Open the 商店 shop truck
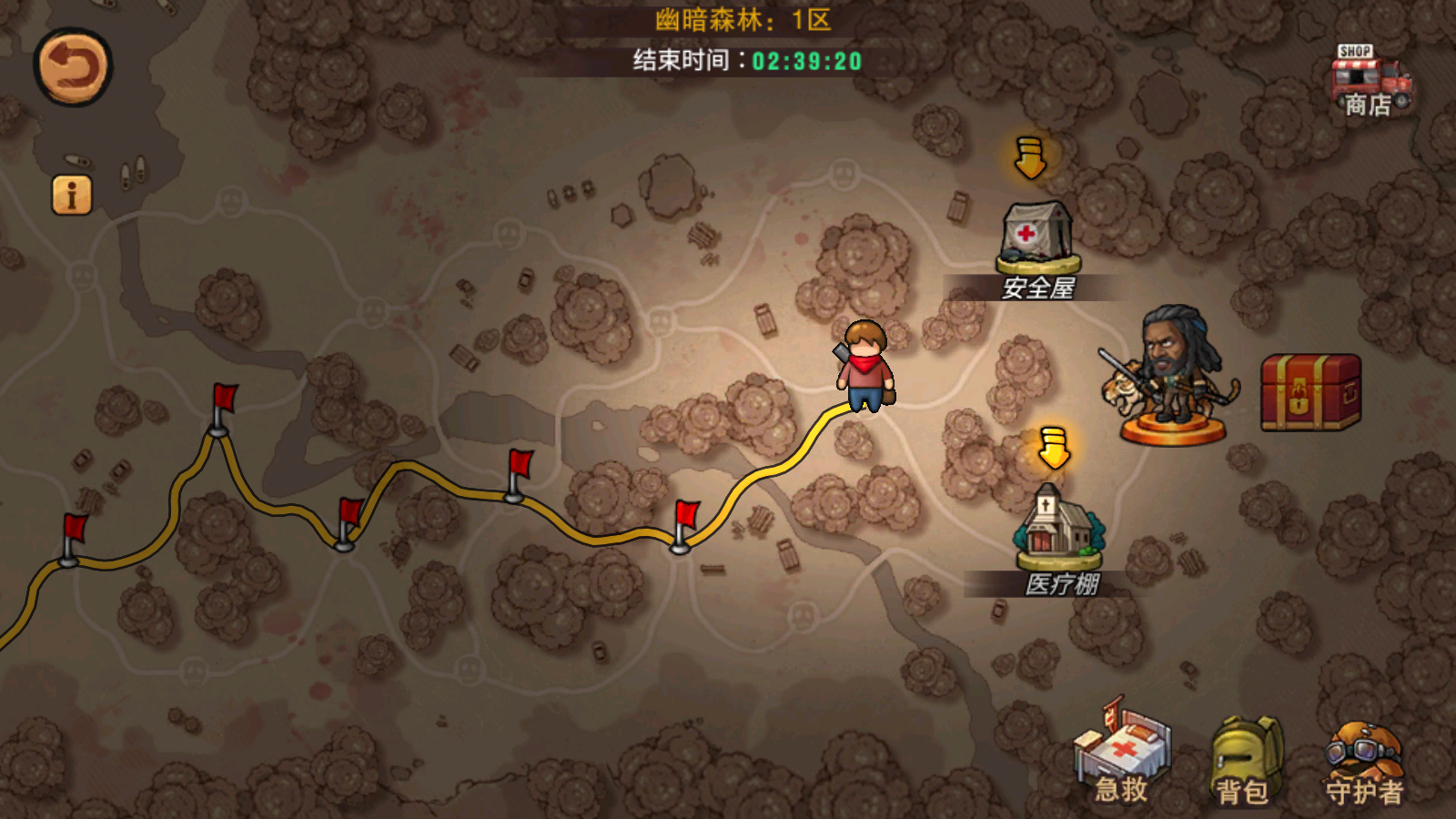Screen dimensions: 1456x819 (x=1370, y=82)
